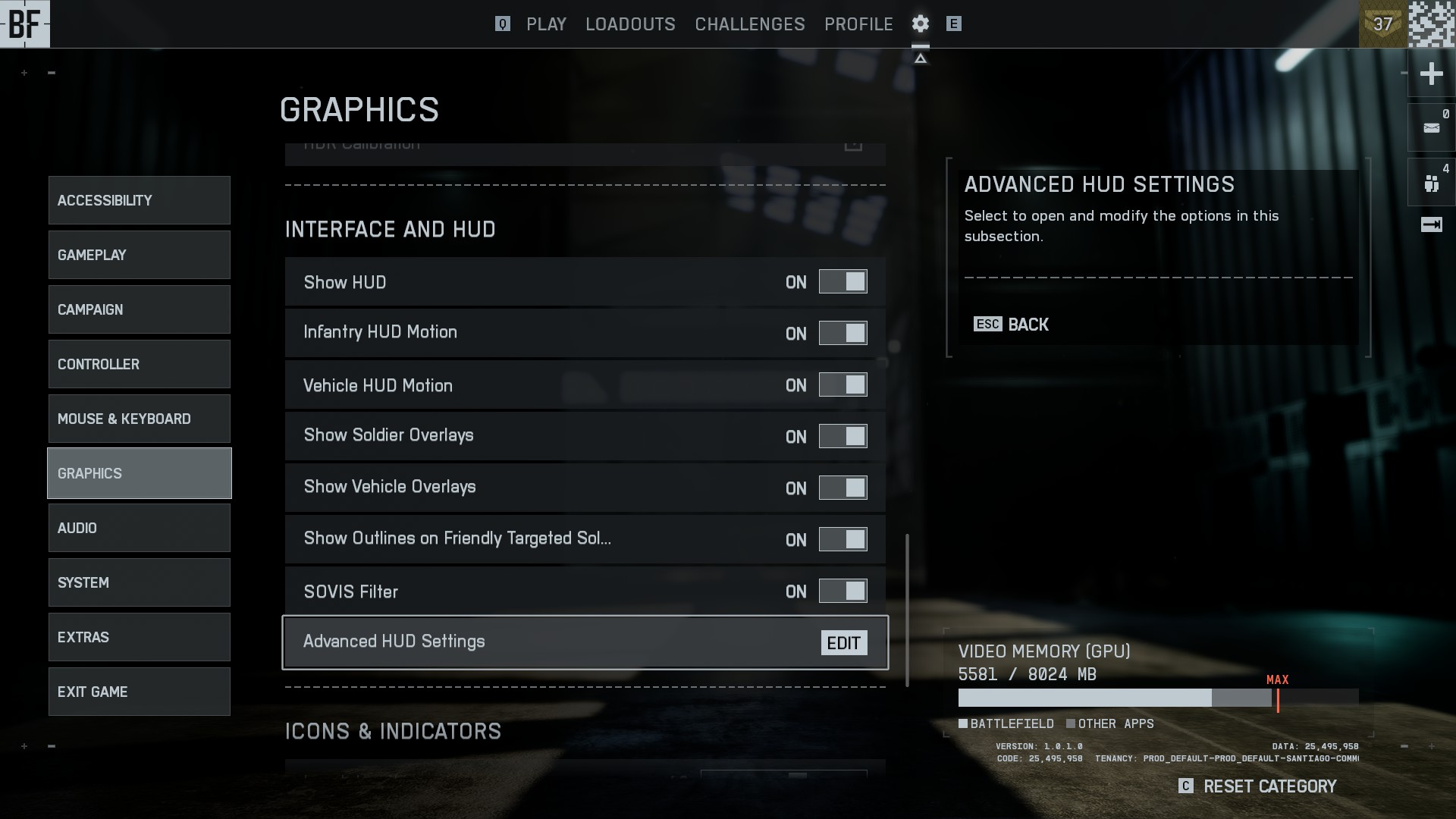Image resolution: width=1456 pixels, height=819 pixels.
Task: Toggle Vehicle HUD Motion
Action: click(843, 385)
